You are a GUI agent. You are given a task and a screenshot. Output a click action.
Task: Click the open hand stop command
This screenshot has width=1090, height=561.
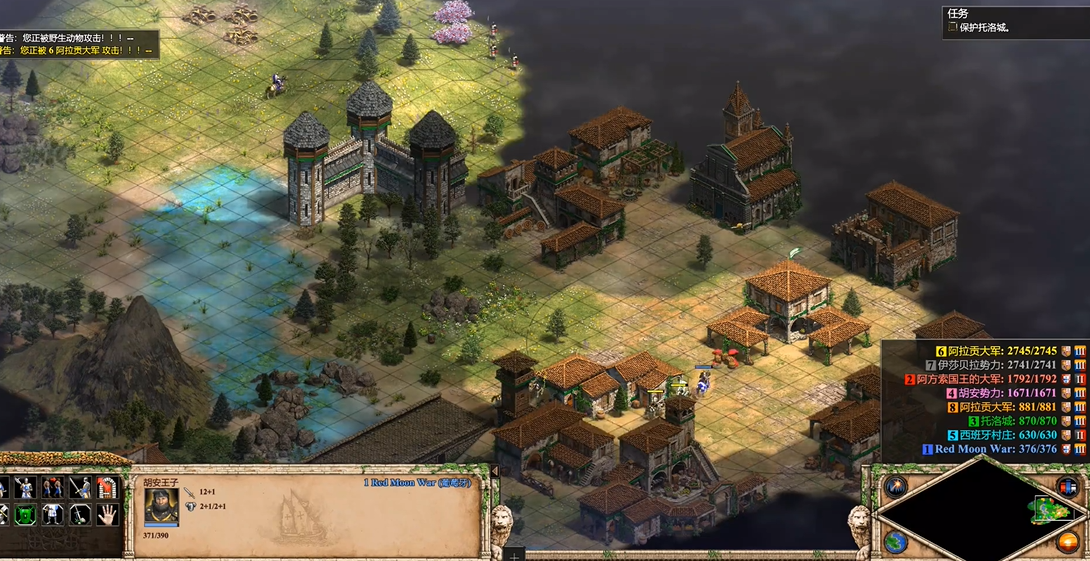pyautogui.click(x=108, y=514)
